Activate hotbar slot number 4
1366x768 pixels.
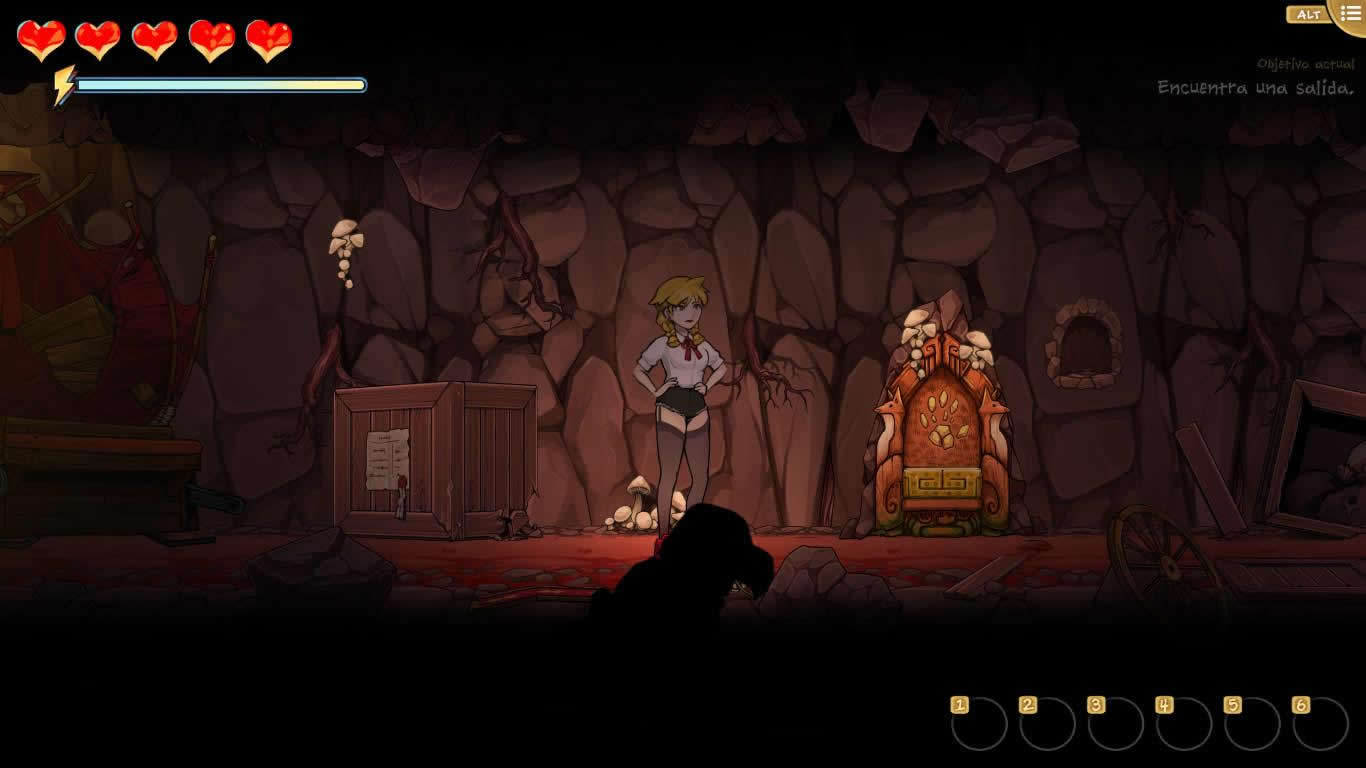tap(1184, 724)
